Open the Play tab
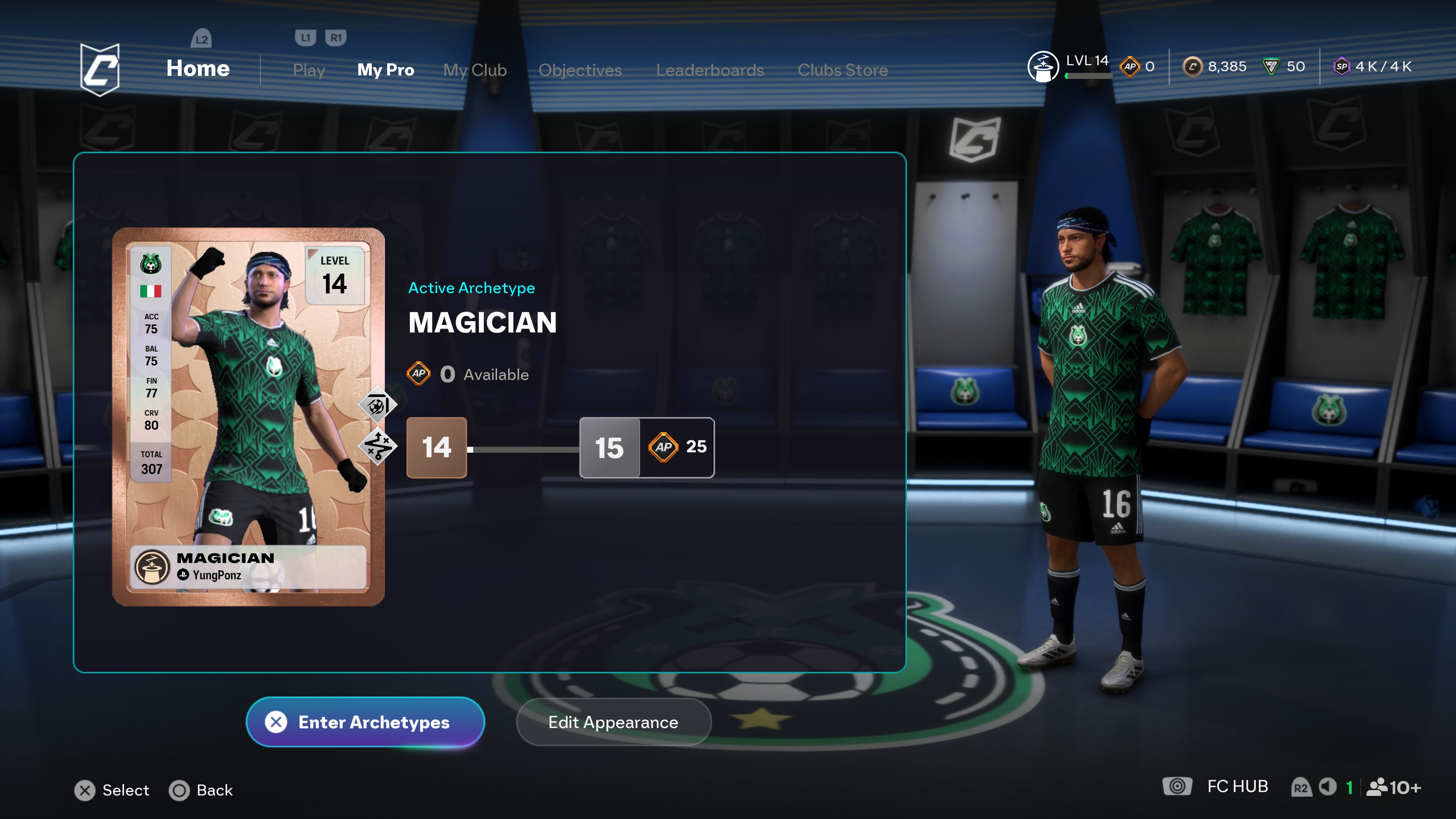This screenshot has width=1456, height=819. click(x=309, y=70)
